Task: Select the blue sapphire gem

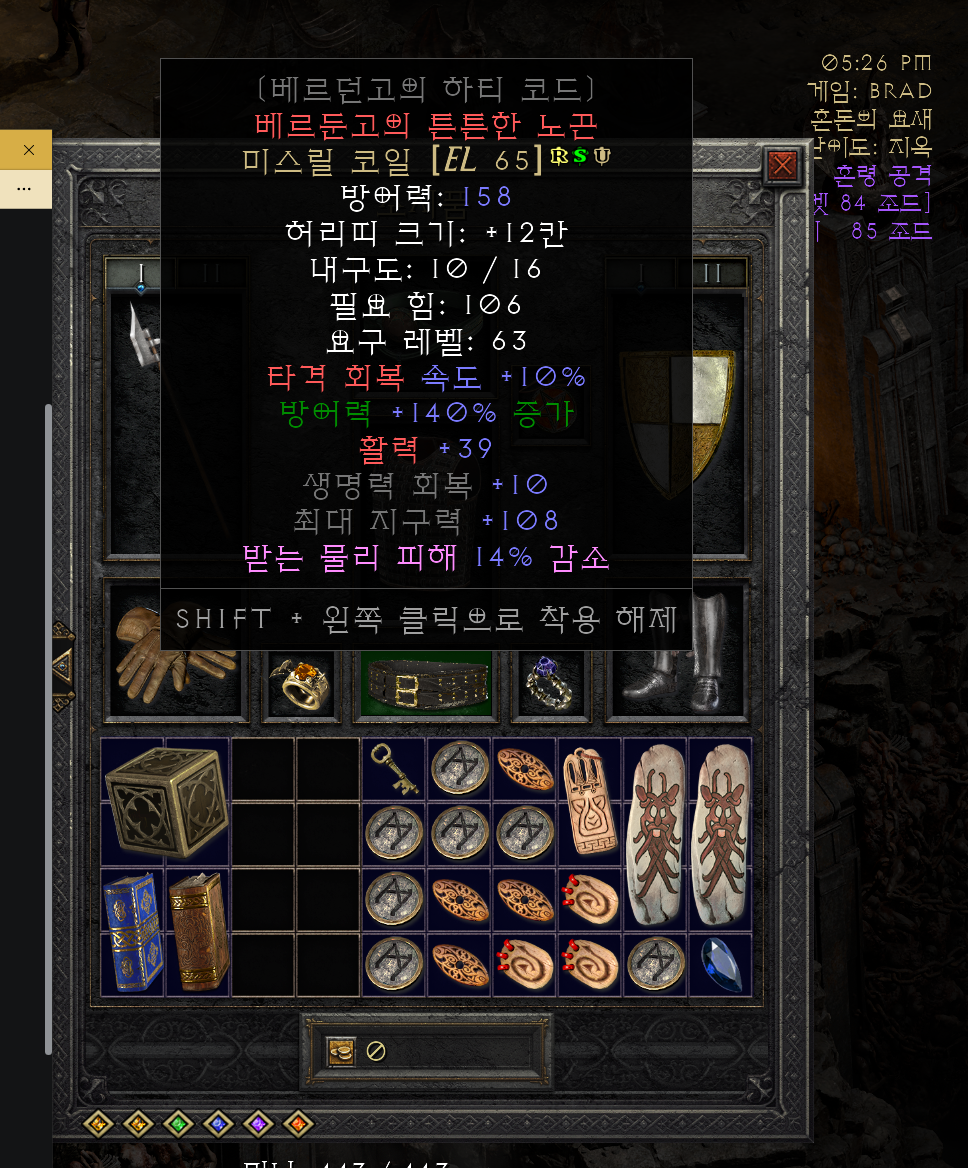Action: point(719,964)
